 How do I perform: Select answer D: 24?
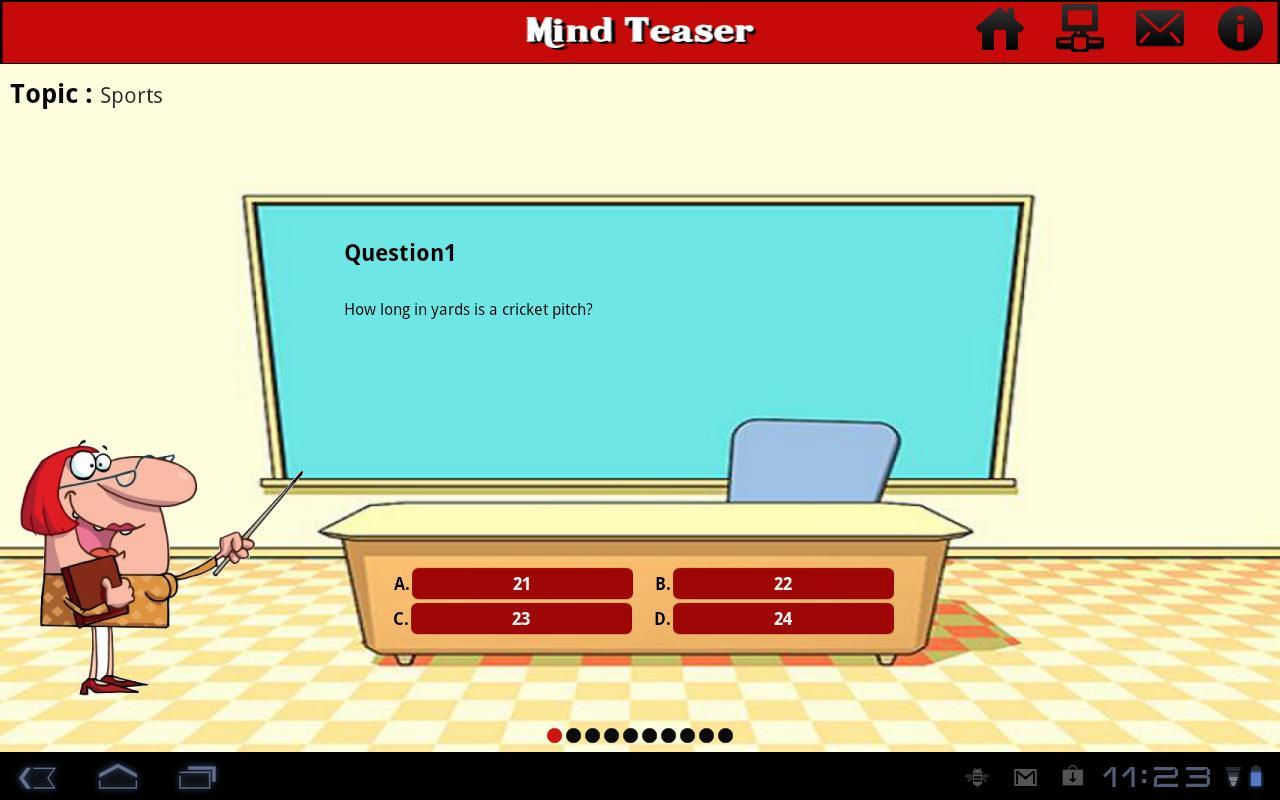click(x=783, y=618)
